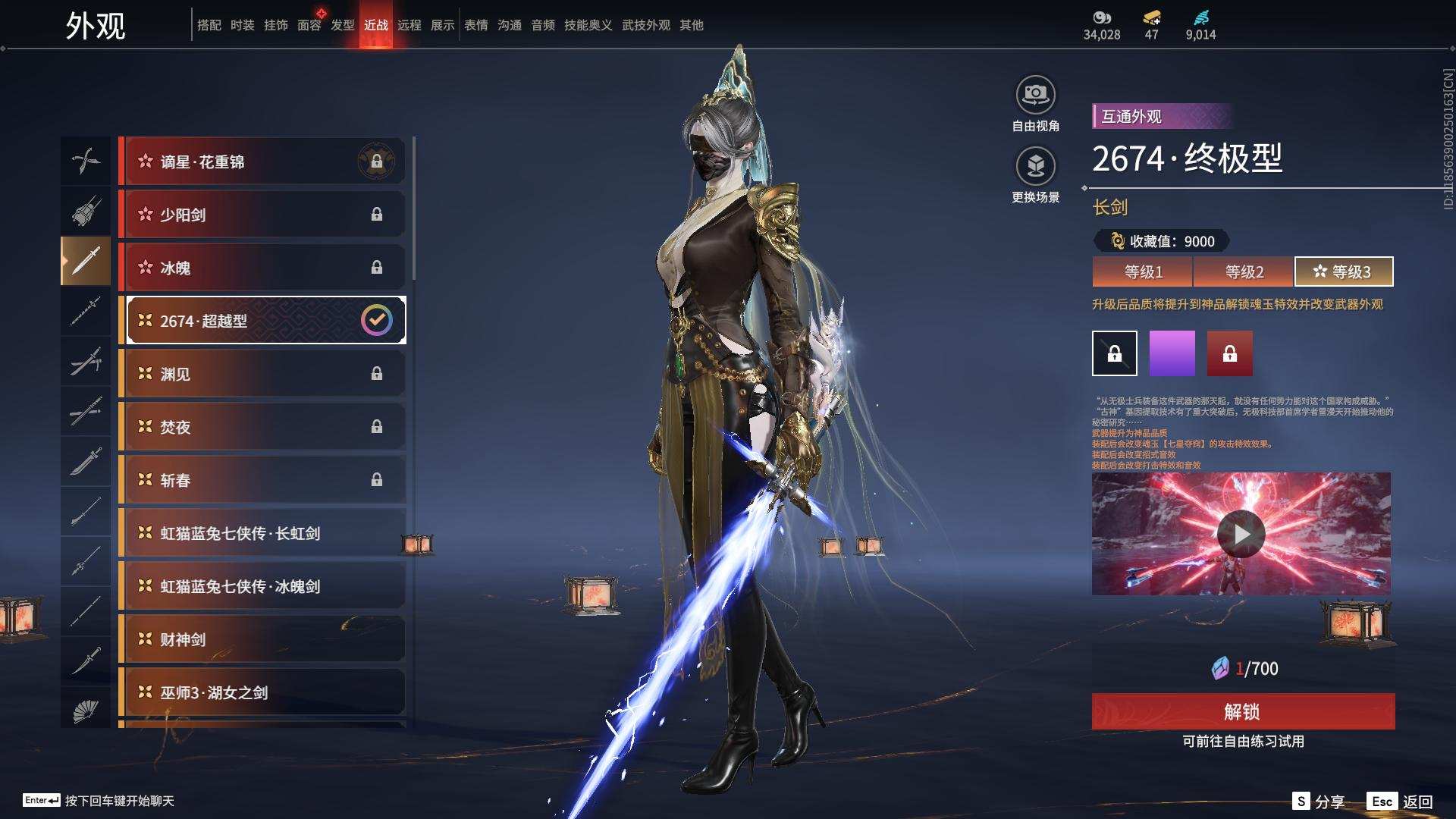Viewport: 1456px width, 819px height.
Task: Click the 分享 share button
Action: tap(1319, 802)
